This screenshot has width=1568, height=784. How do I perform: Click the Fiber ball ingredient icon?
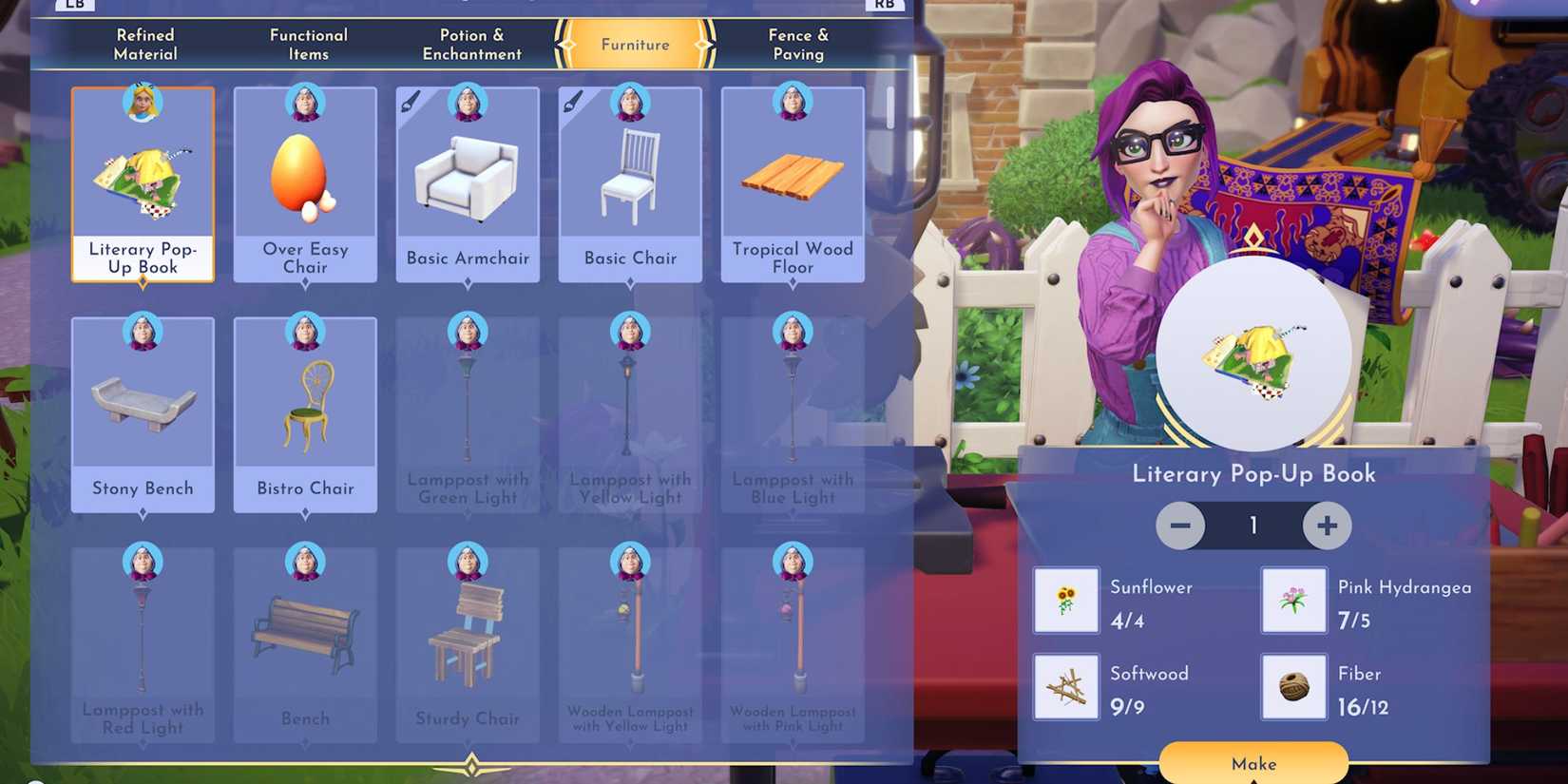(1293, 686)
